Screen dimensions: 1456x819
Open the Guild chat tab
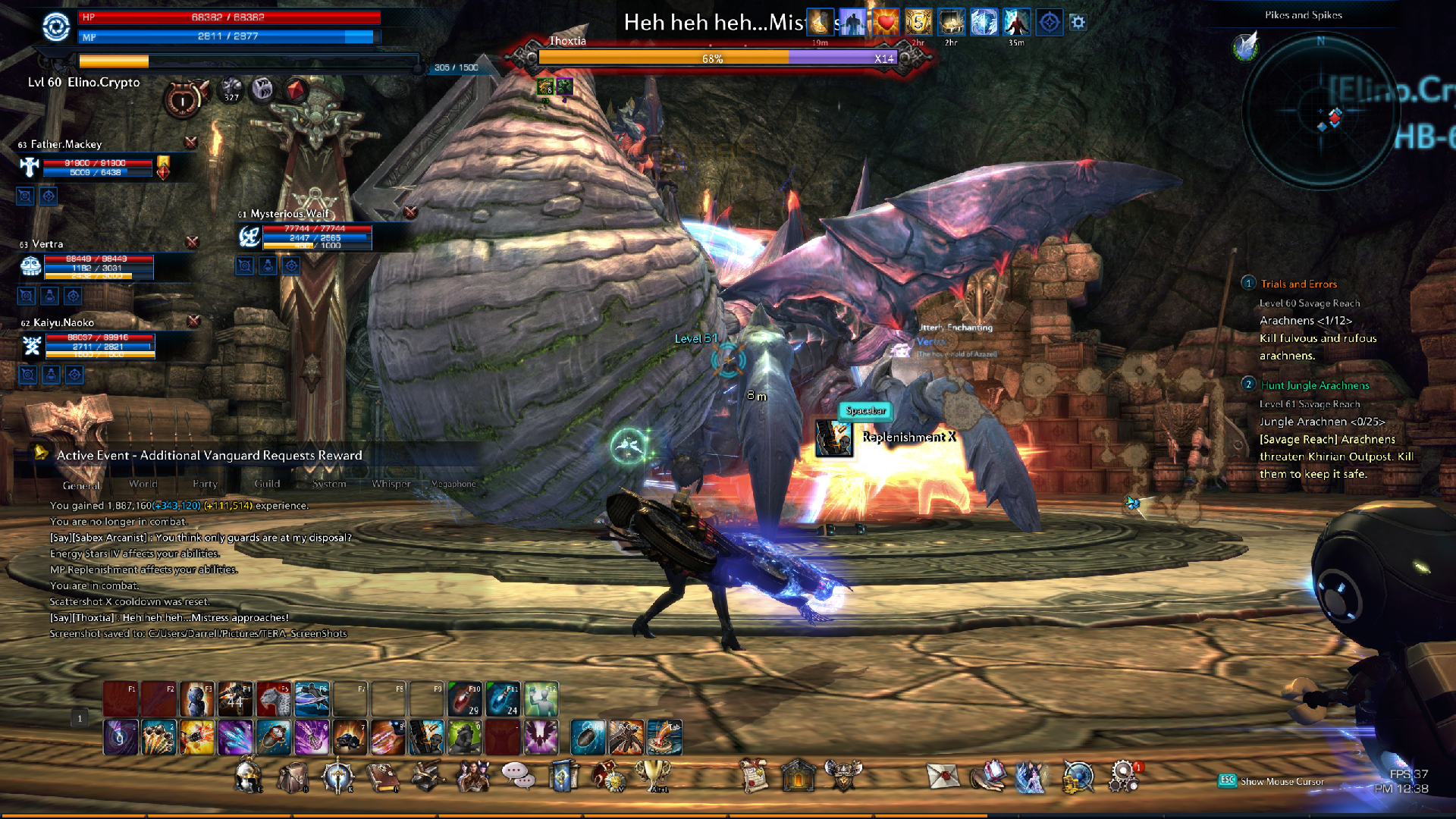(x=267, y=484)
